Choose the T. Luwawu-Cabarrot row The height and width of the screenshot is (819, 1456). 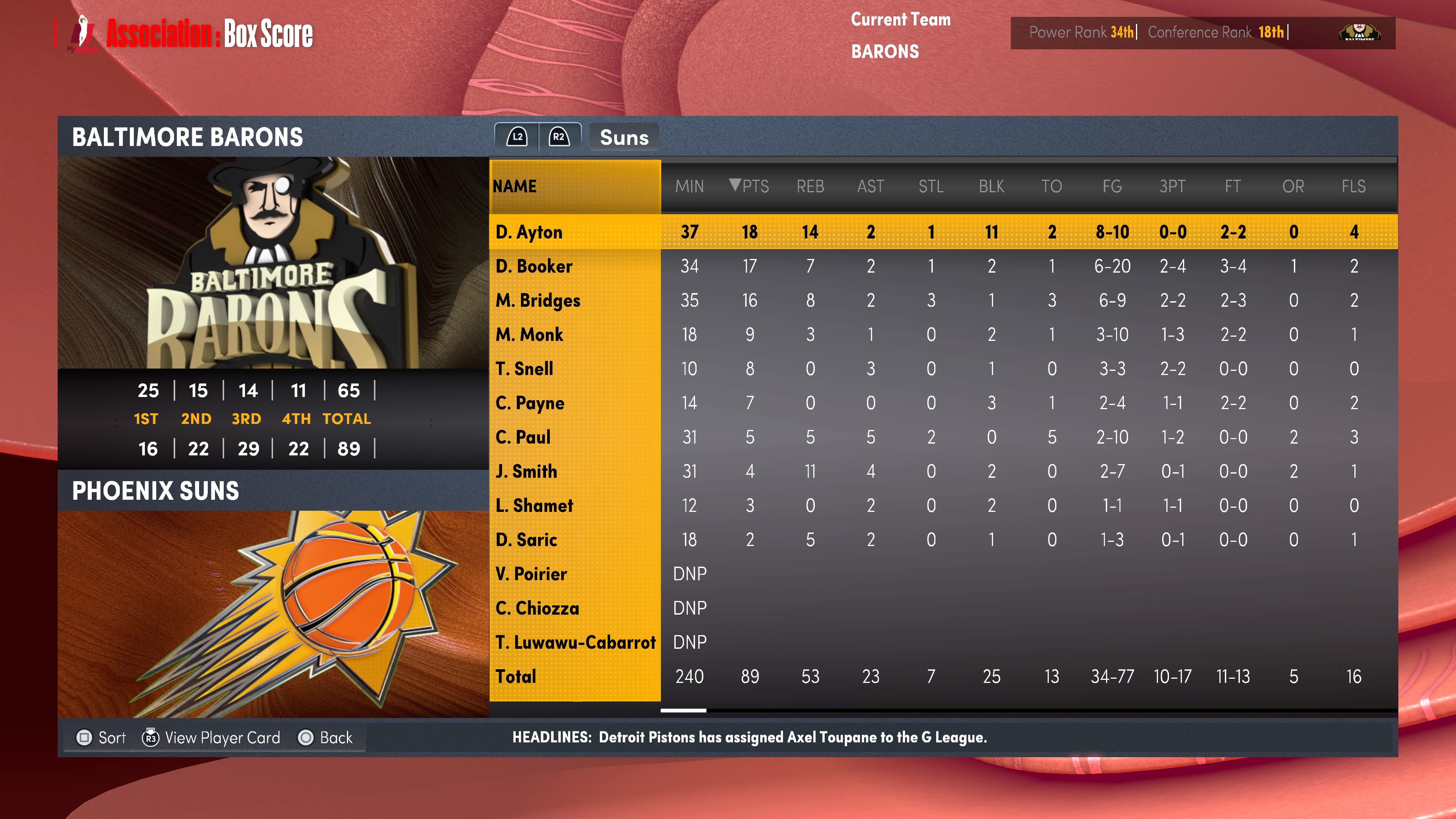(x=576, y=642)
